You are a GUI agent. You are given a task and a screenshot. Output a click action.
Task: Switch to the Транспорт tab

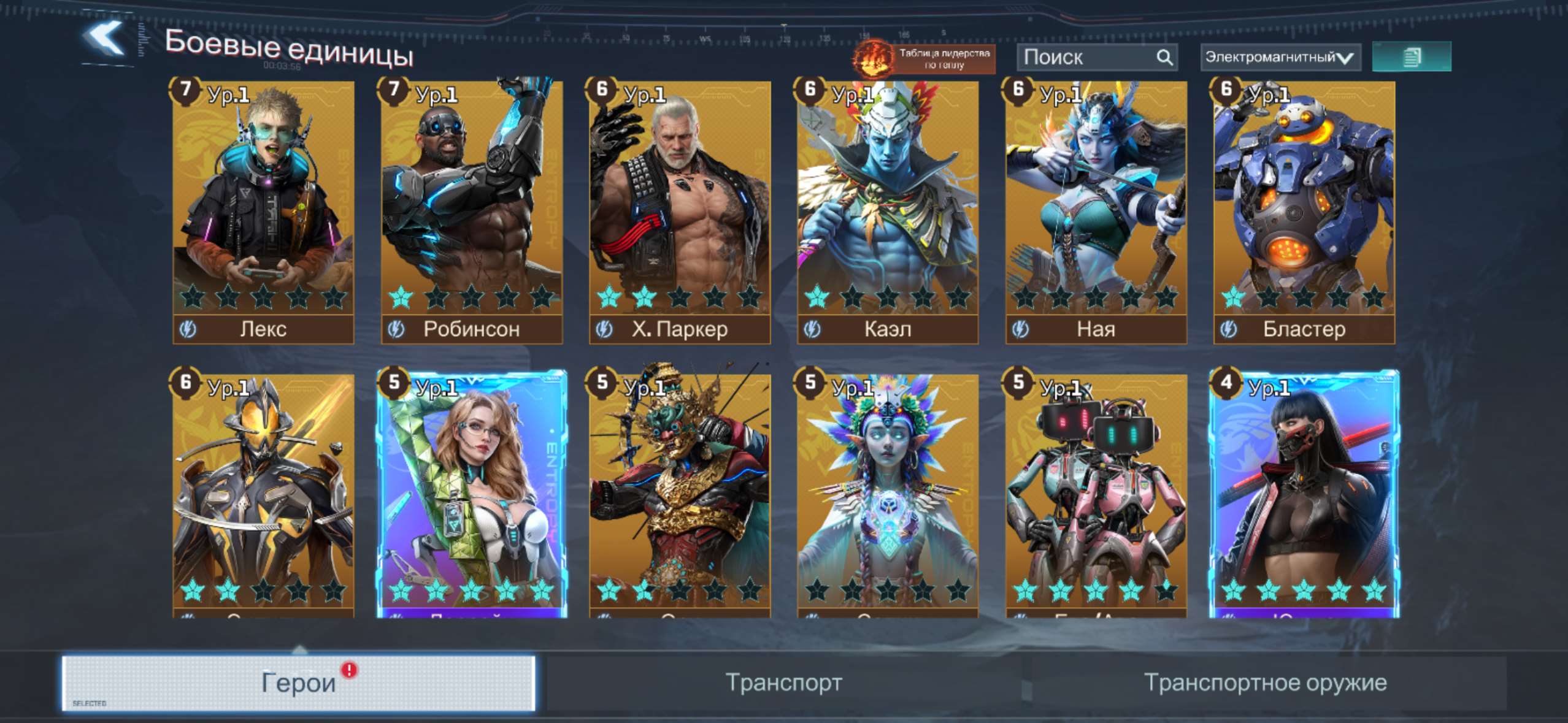tap(783, 683)
